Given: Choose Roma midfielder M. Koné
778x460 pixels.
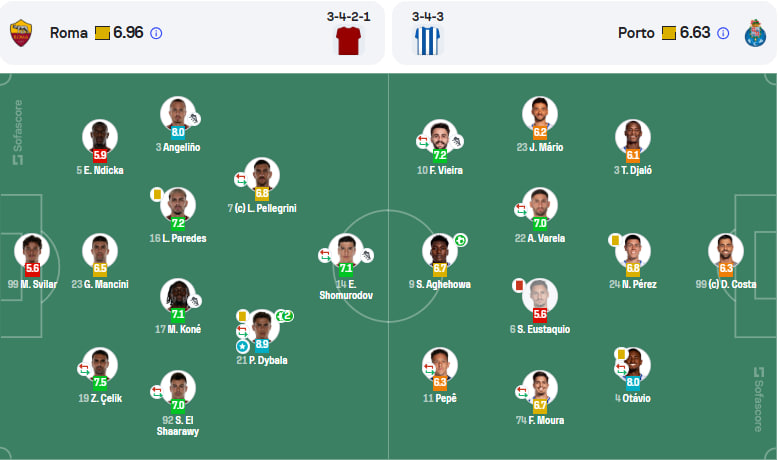Looking at the screenshot, I should [x=178, y=297].
